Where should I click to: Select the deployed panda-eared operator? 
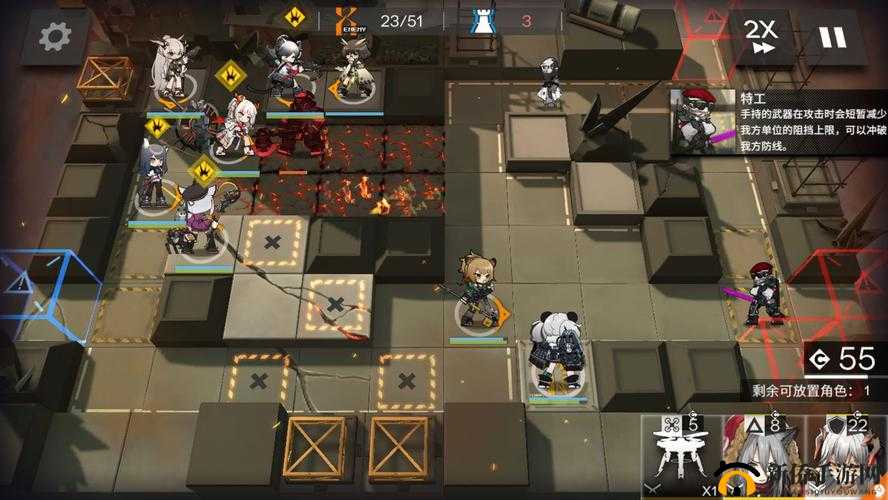click(555, 355)
